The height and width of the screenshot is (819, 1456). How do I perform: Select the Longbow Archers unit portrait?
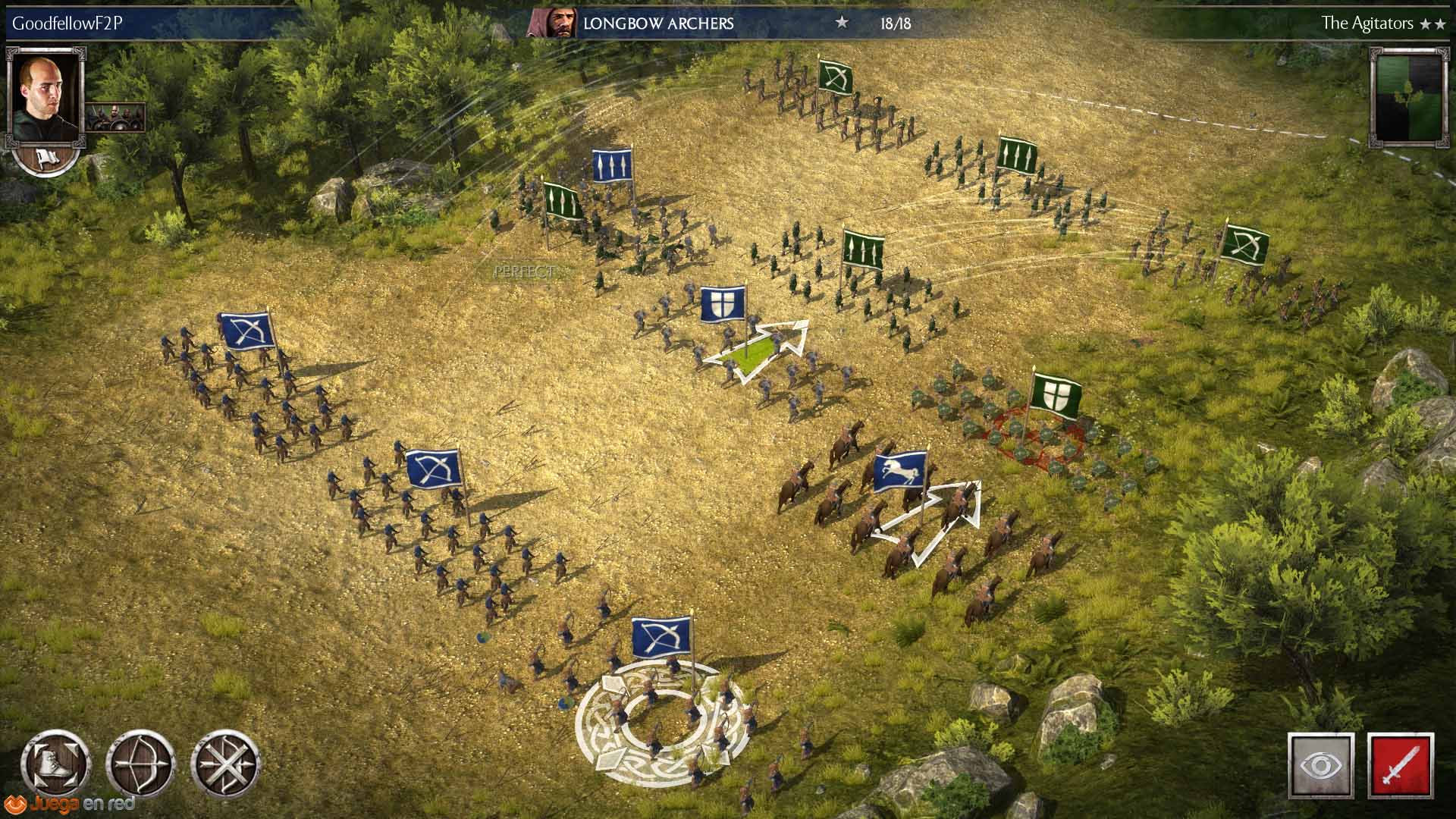pos(551,24)
